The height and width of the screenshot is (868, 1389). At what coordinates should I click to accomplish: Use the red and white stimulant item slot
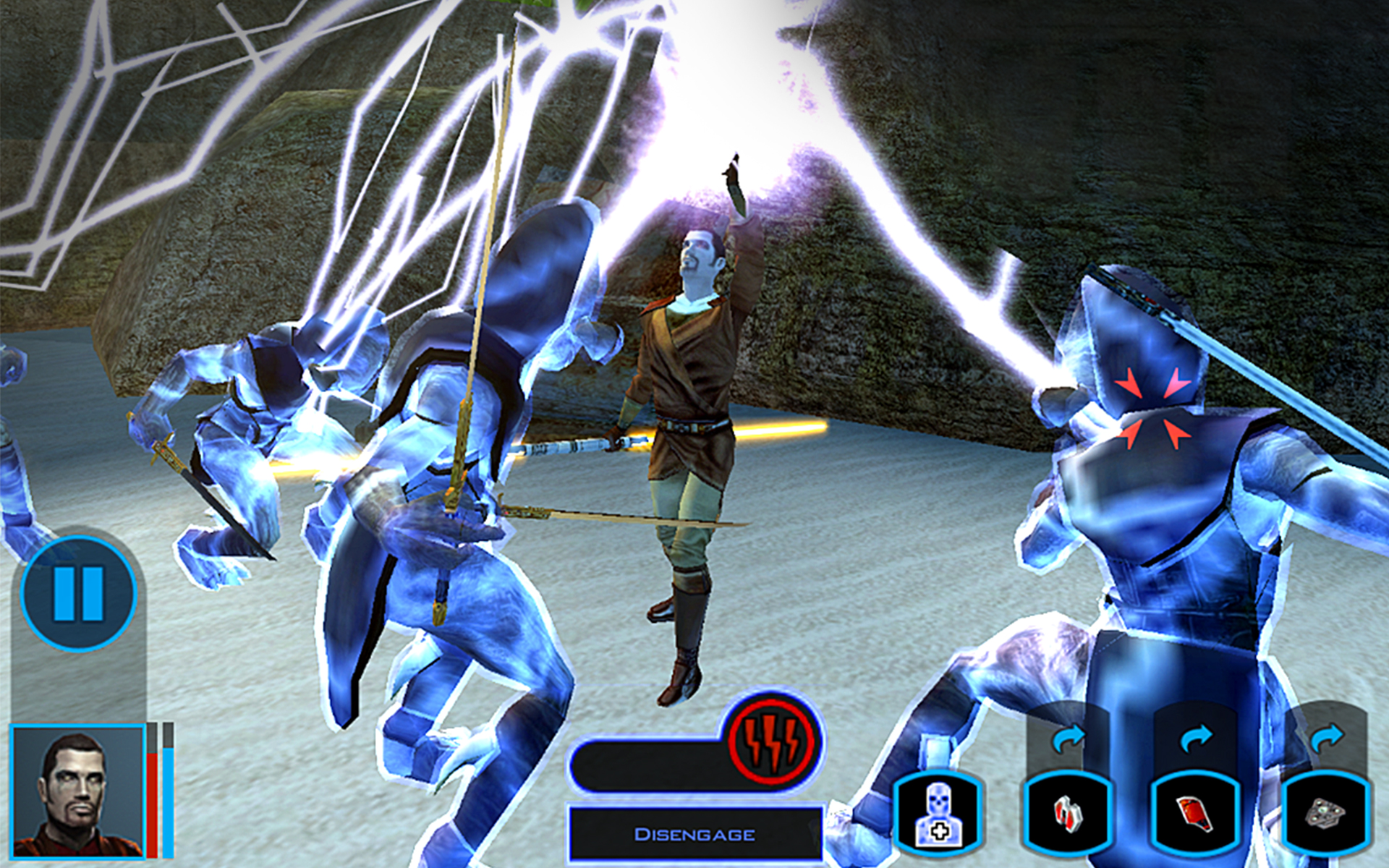[x=1067, y=814]
